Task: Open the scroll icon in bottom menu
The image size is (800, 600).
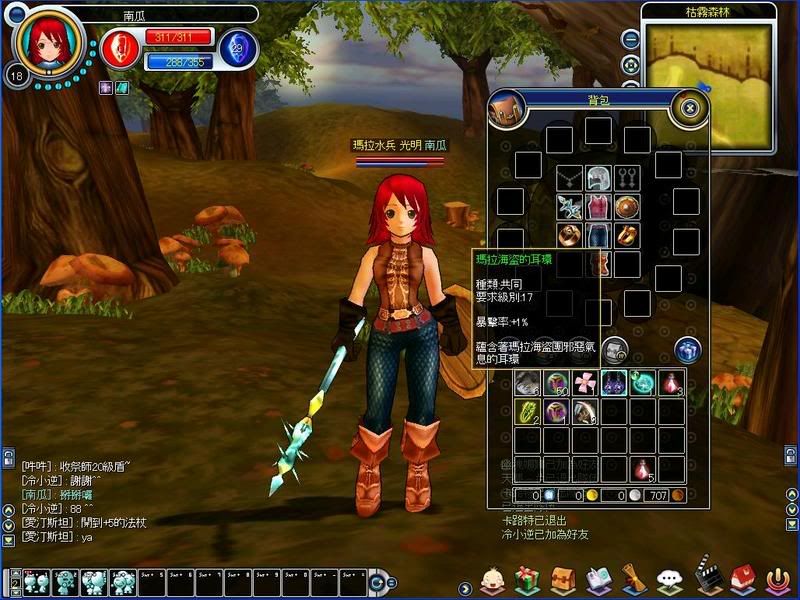Action: (x=632, y=578)
